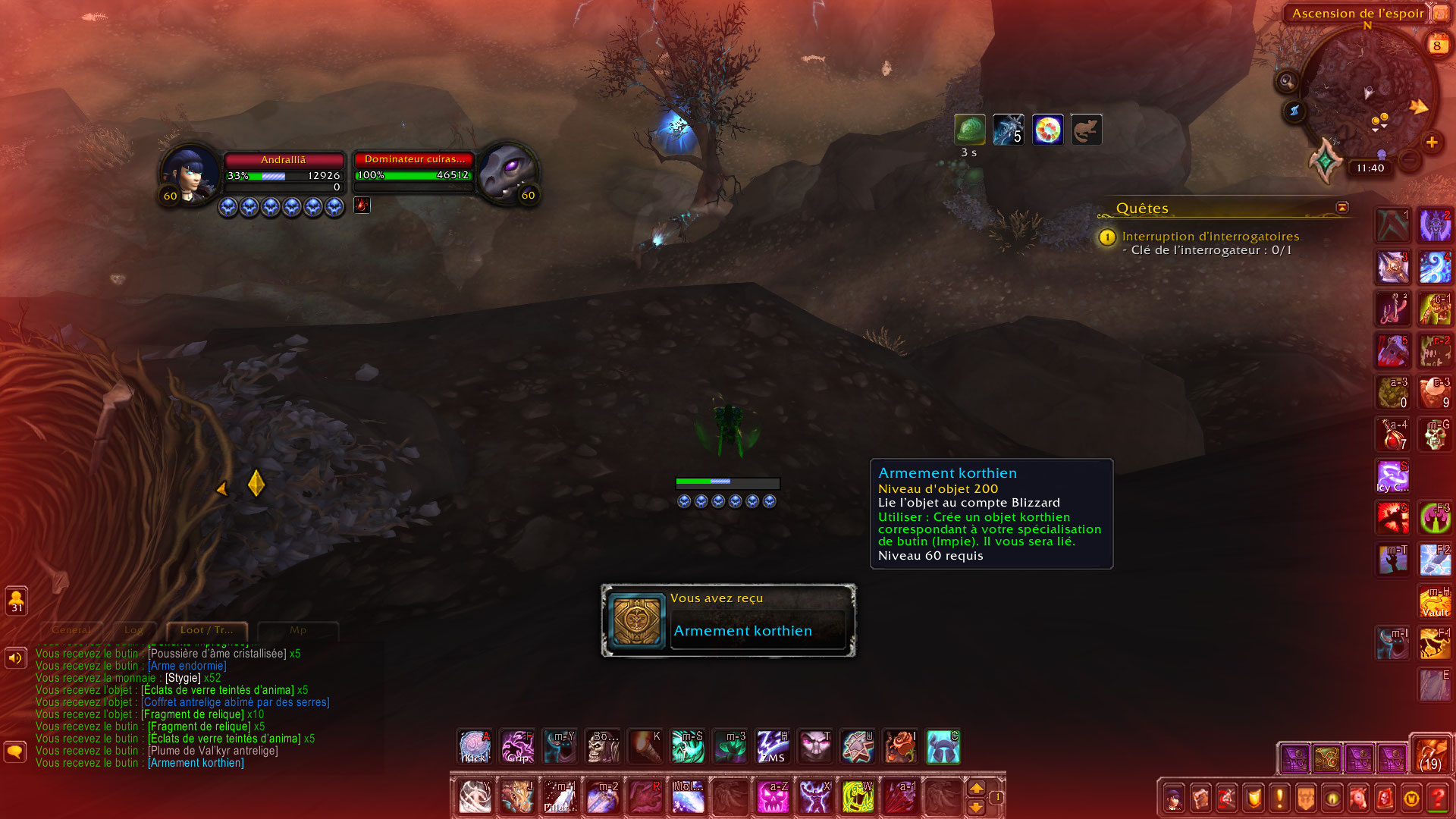
Task: Open the mounts and pets horse icon
Action: pos(1358,797)
